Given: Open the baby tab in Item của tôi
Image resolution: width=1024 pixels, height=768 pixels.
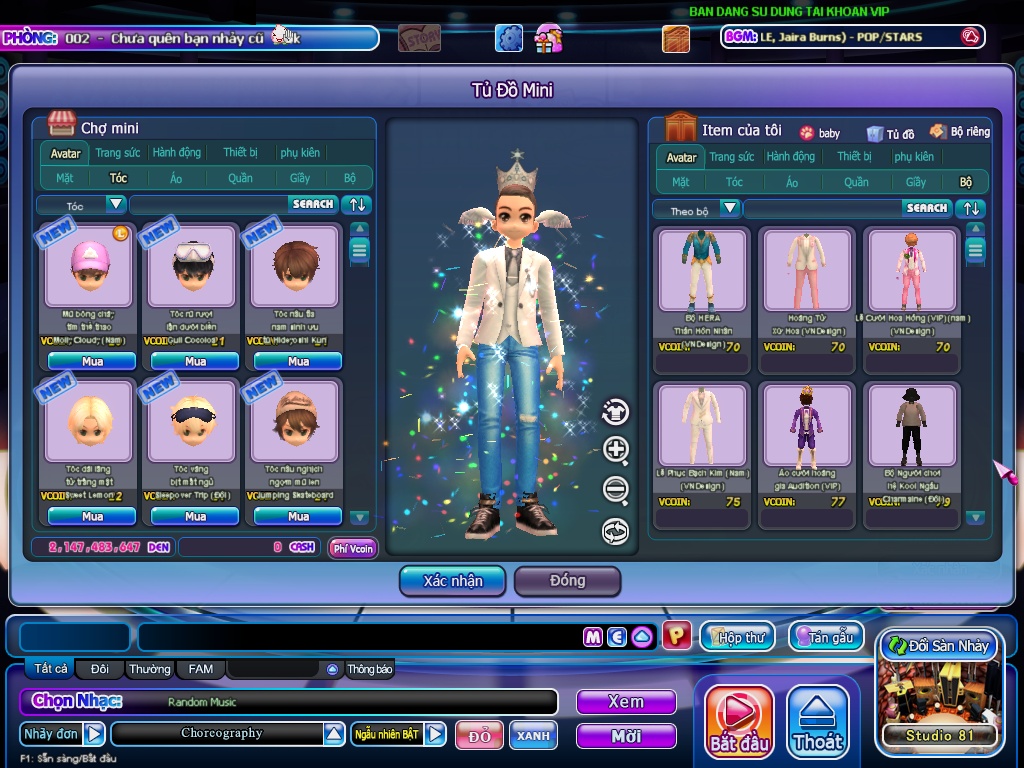Looking at the screenshot, I should coord(819,133).
